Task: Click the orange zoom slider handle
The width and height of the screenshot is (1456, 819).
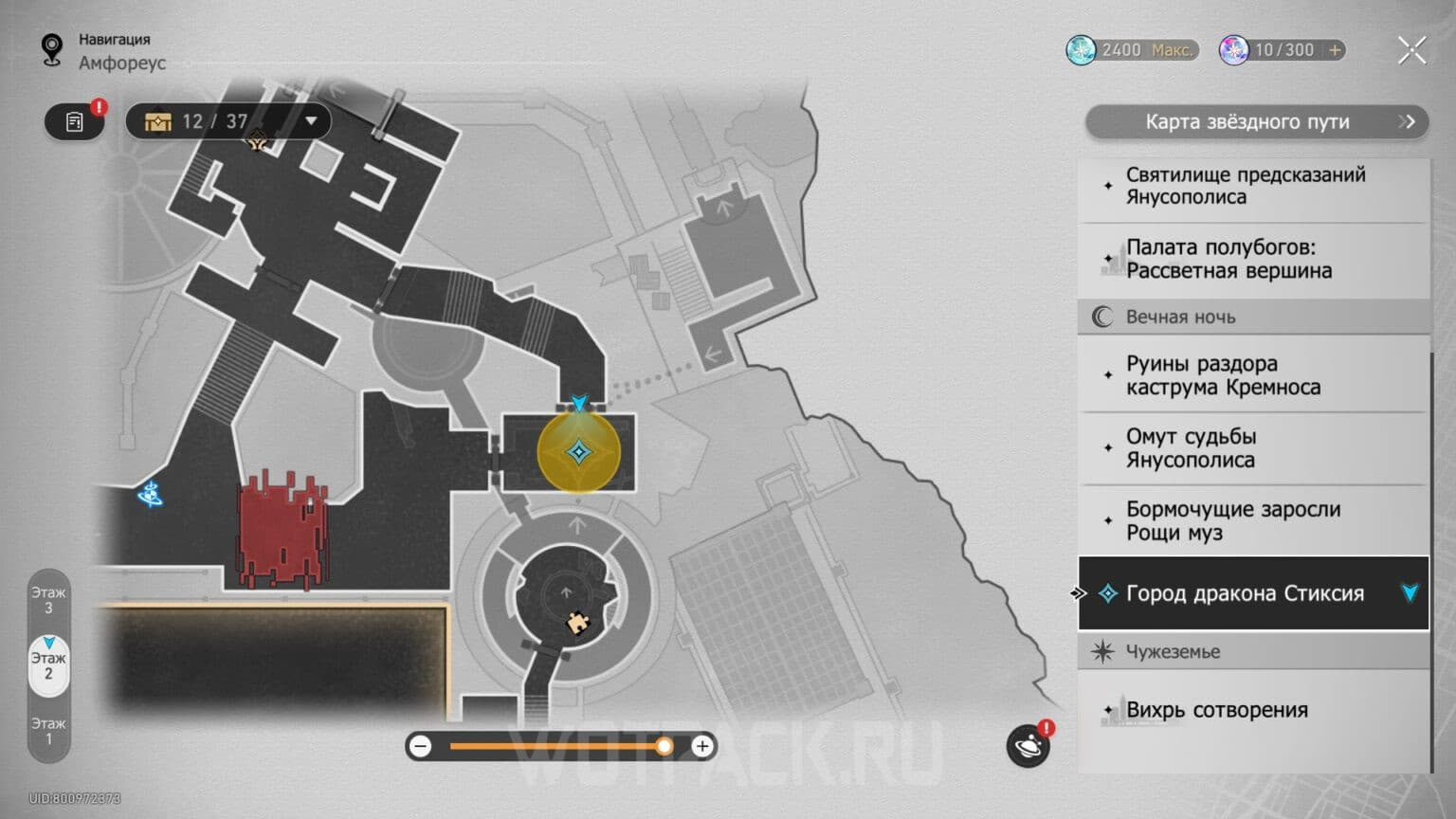Action: click(665, 746)
